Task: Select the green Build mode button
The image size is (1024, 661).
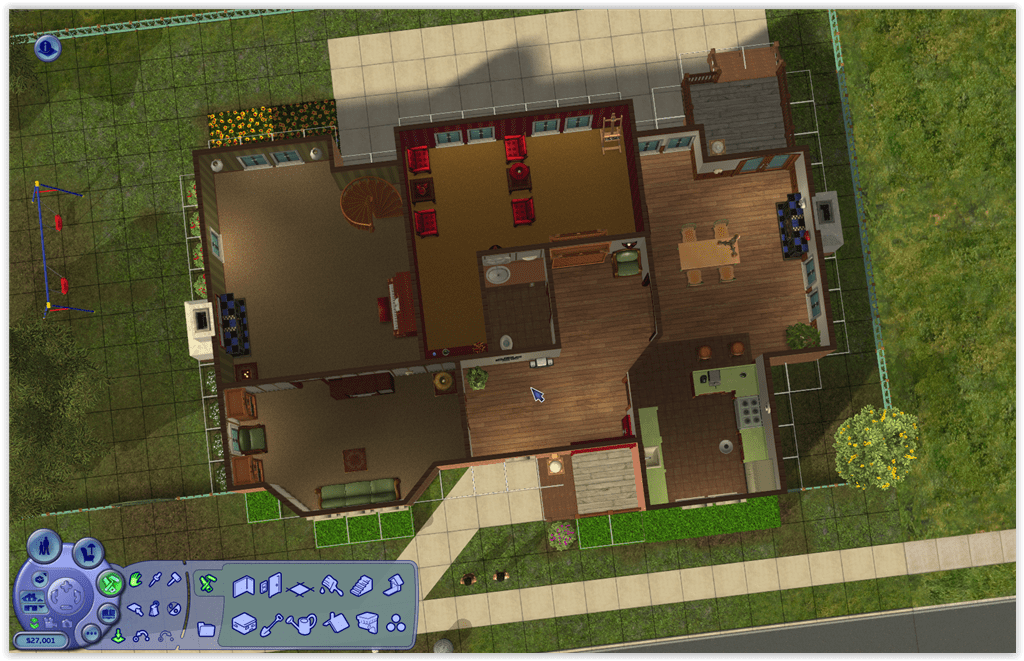Action: pos(110,583)
